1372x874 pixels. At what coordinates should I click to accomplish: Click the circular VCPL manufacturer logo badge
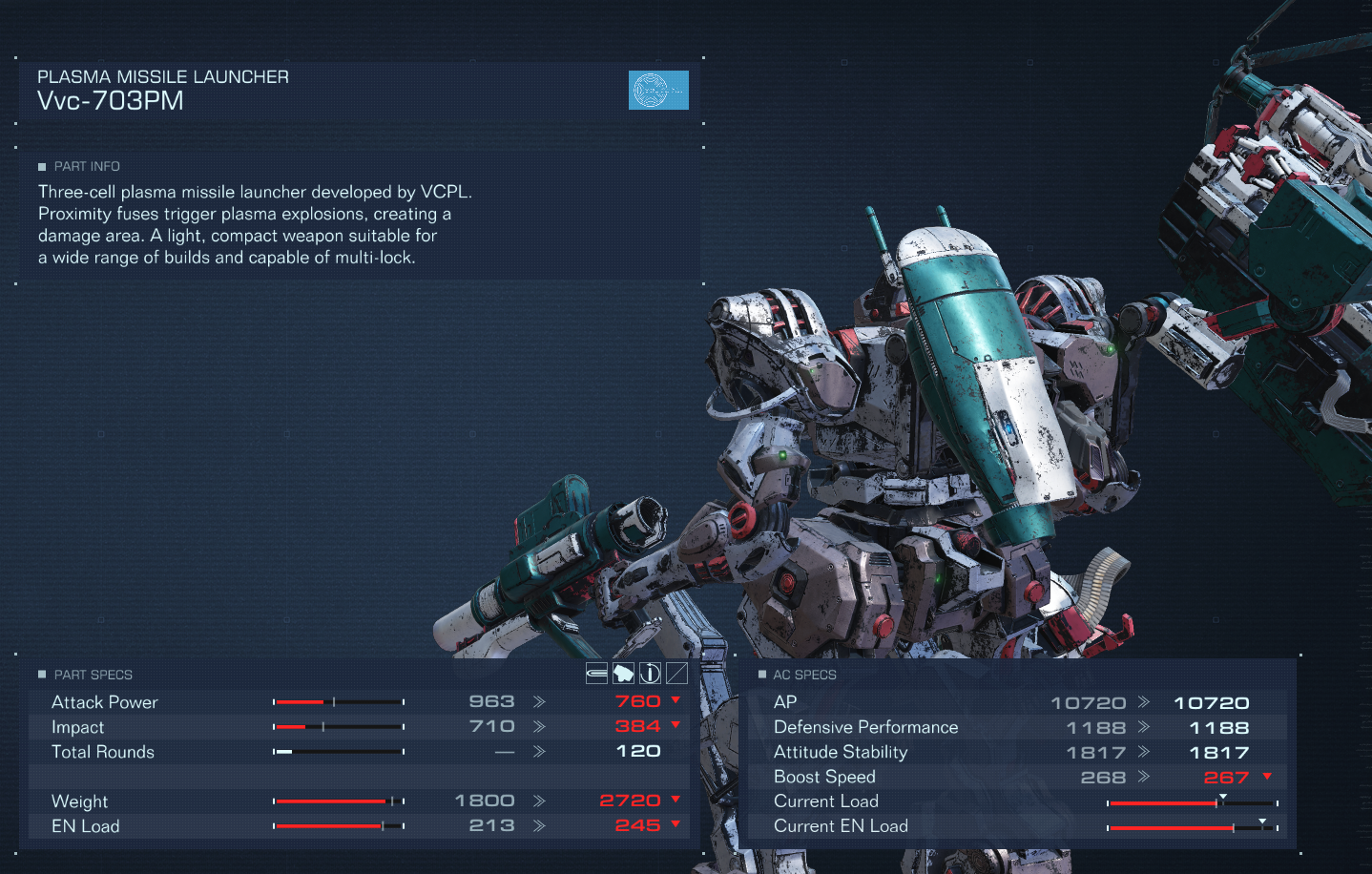657,91
